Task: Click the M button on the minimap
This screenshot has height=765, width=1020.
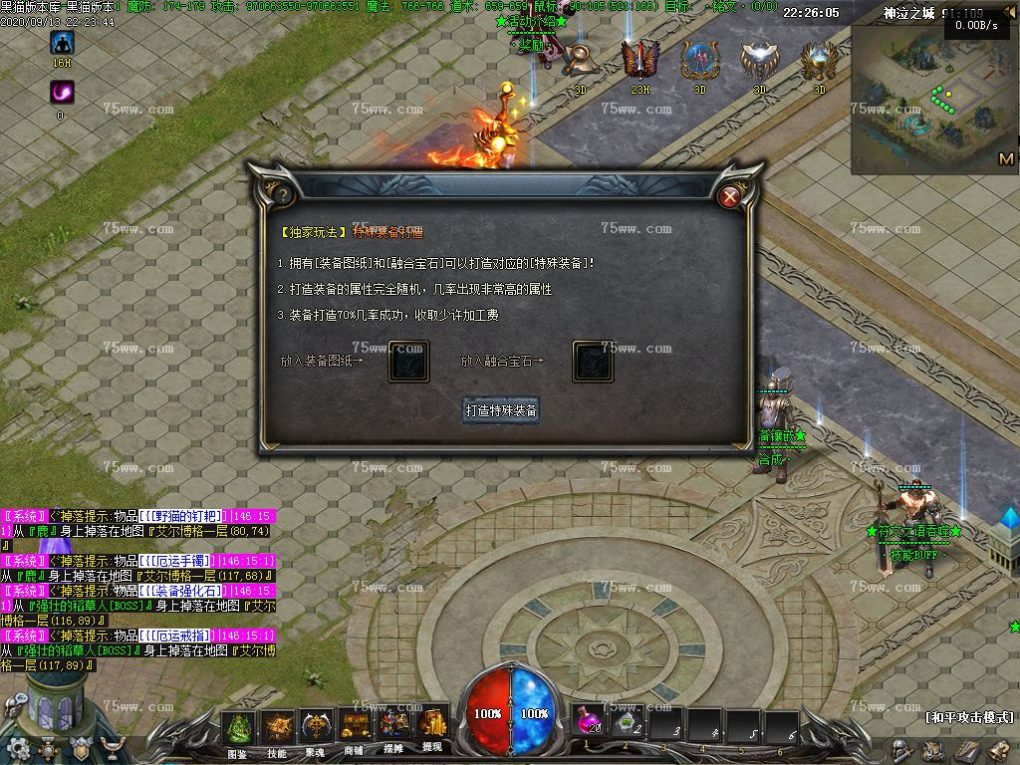Action: (x=1006, y=159)
